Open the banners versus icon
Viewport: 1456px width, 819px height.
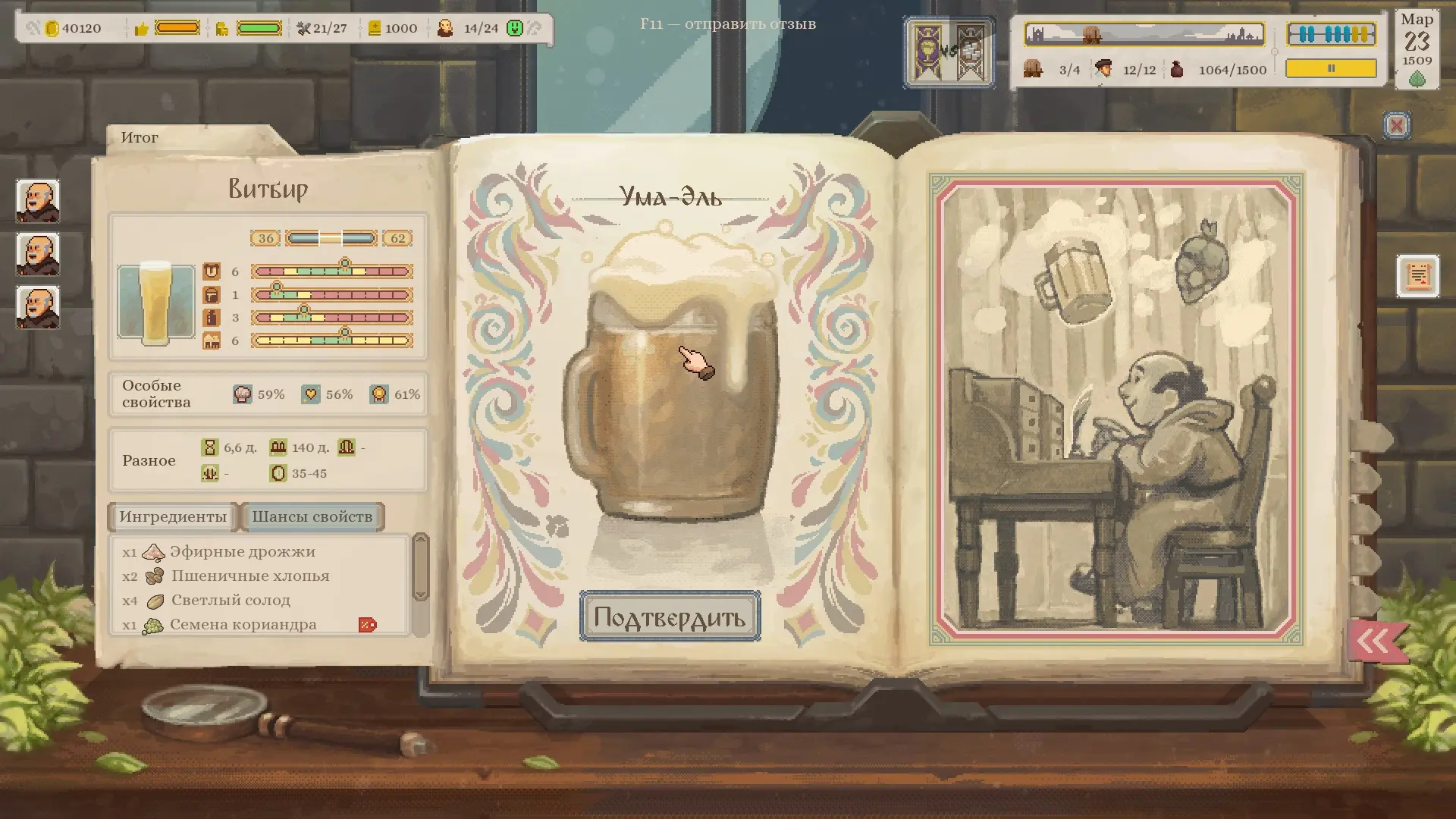coord(949,52)
